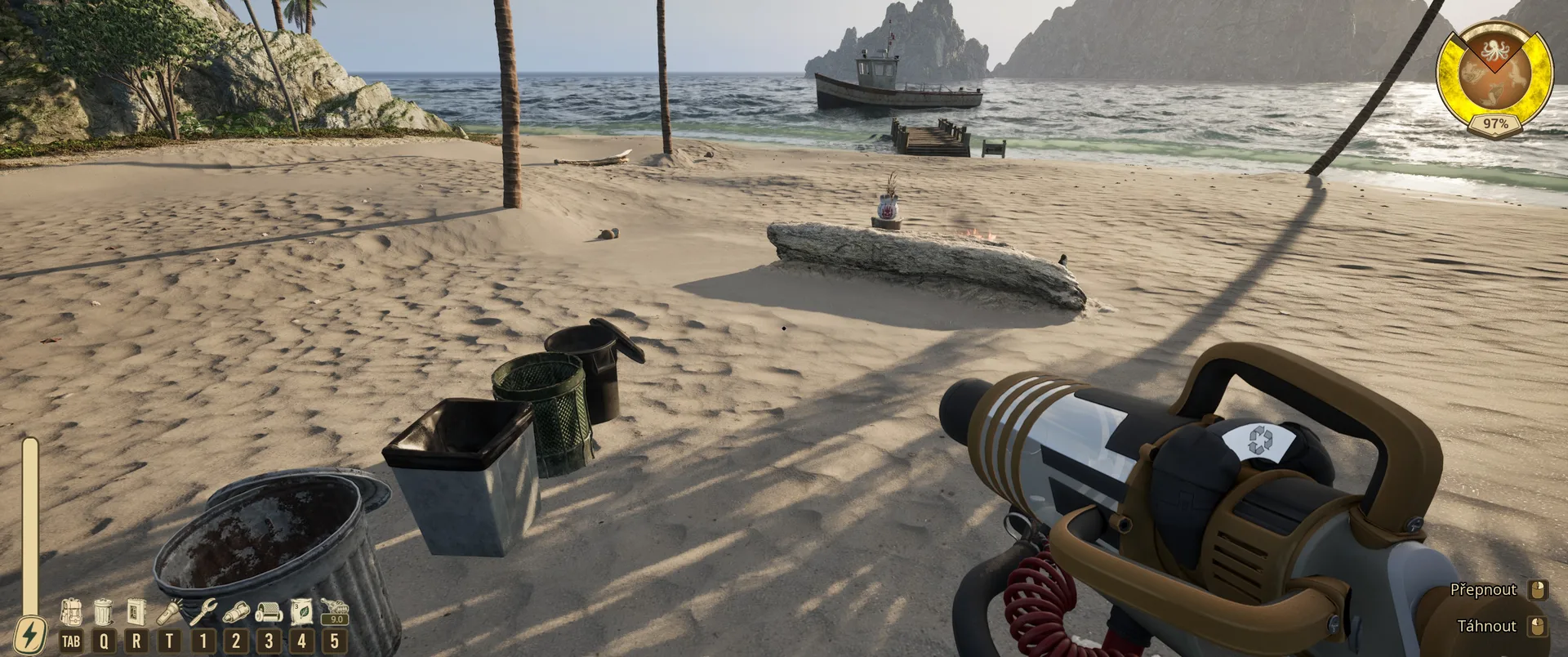Click the lightning bolt energy icon
This screenshot has width=1568, height=657.
tap(30, 635)
